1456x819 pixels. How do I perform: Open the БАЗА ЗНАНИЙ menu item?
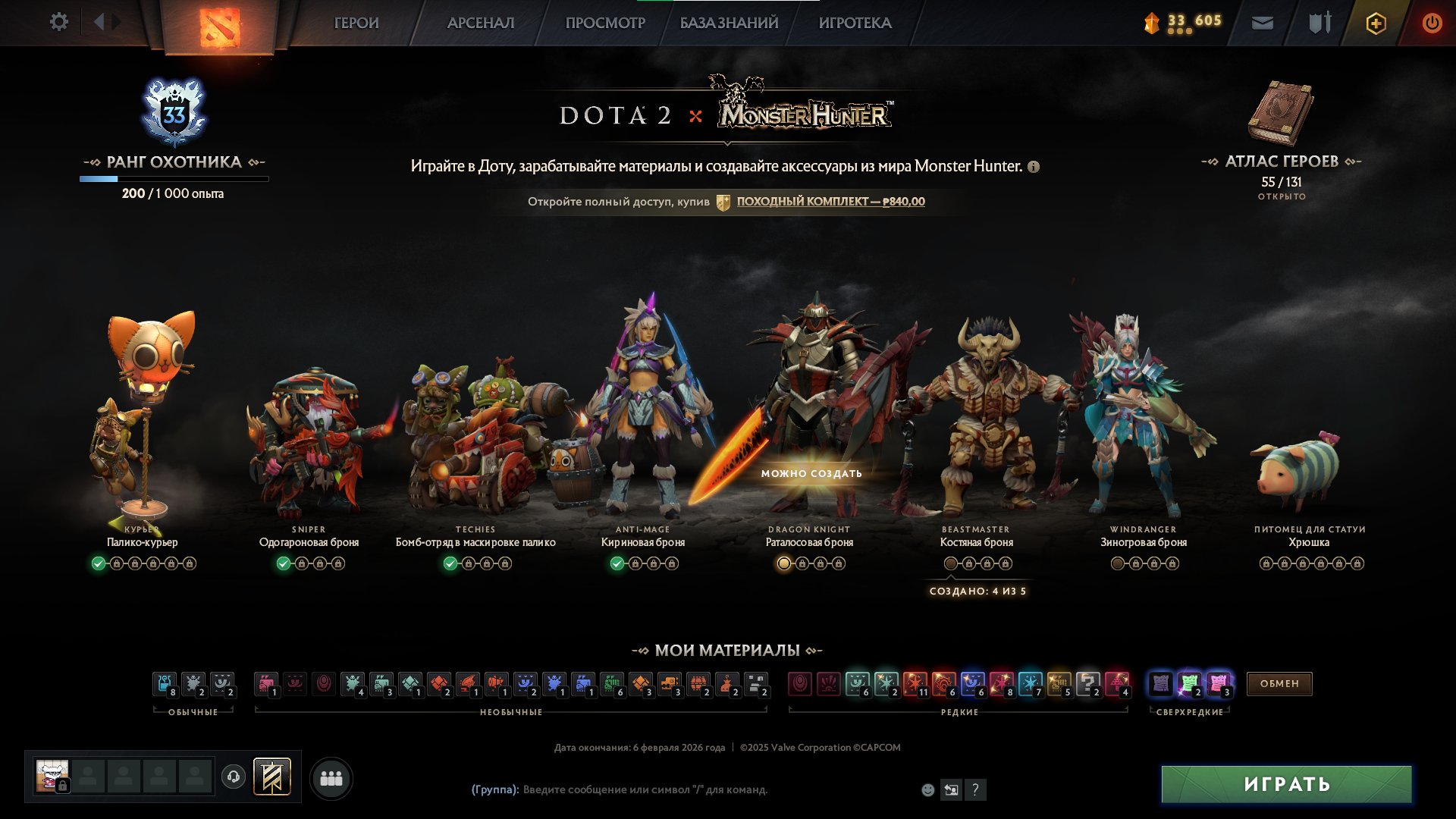click(727, 23)
